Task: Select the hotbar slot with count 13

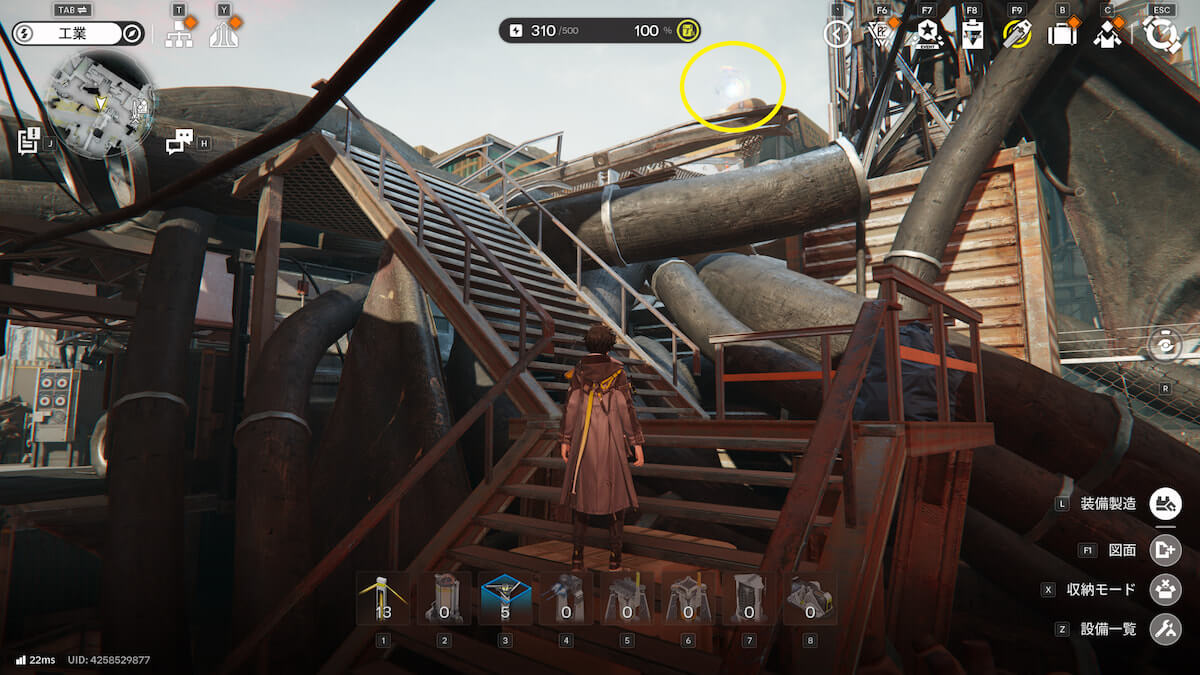Action: point(383,598)
